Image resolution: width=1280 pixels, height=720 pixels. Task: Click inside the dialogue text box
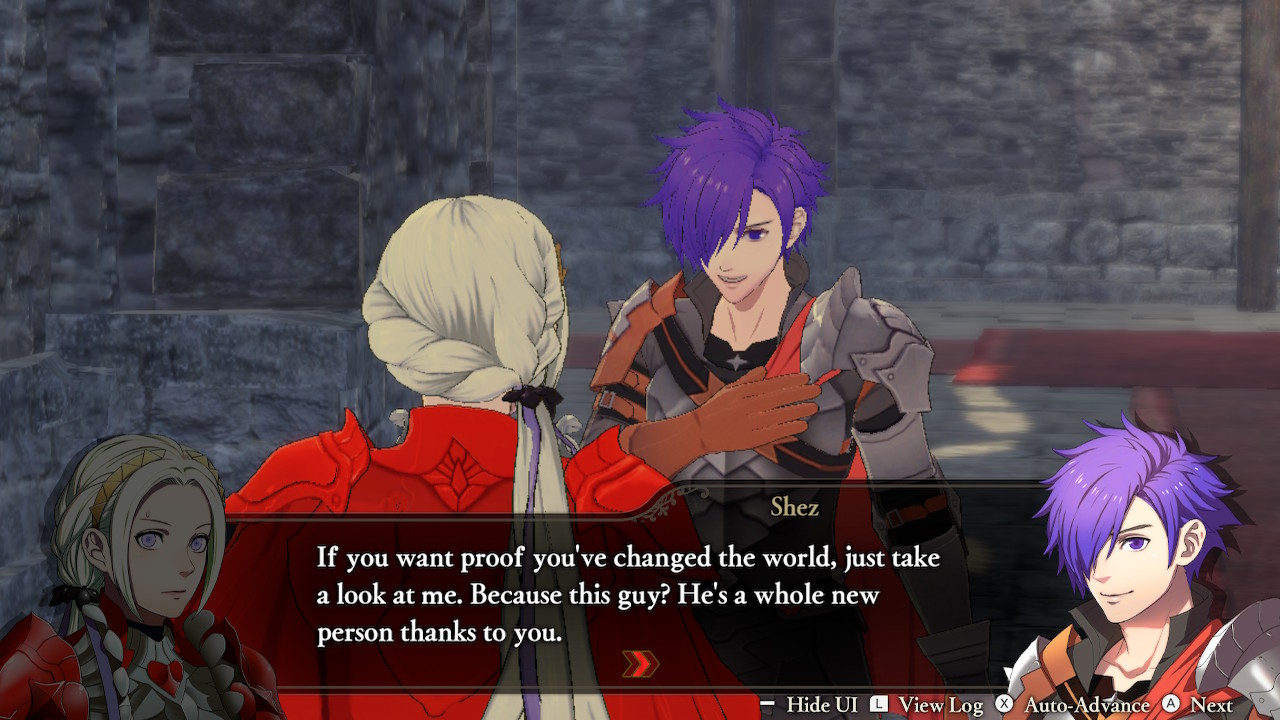(x=620, y=590)
